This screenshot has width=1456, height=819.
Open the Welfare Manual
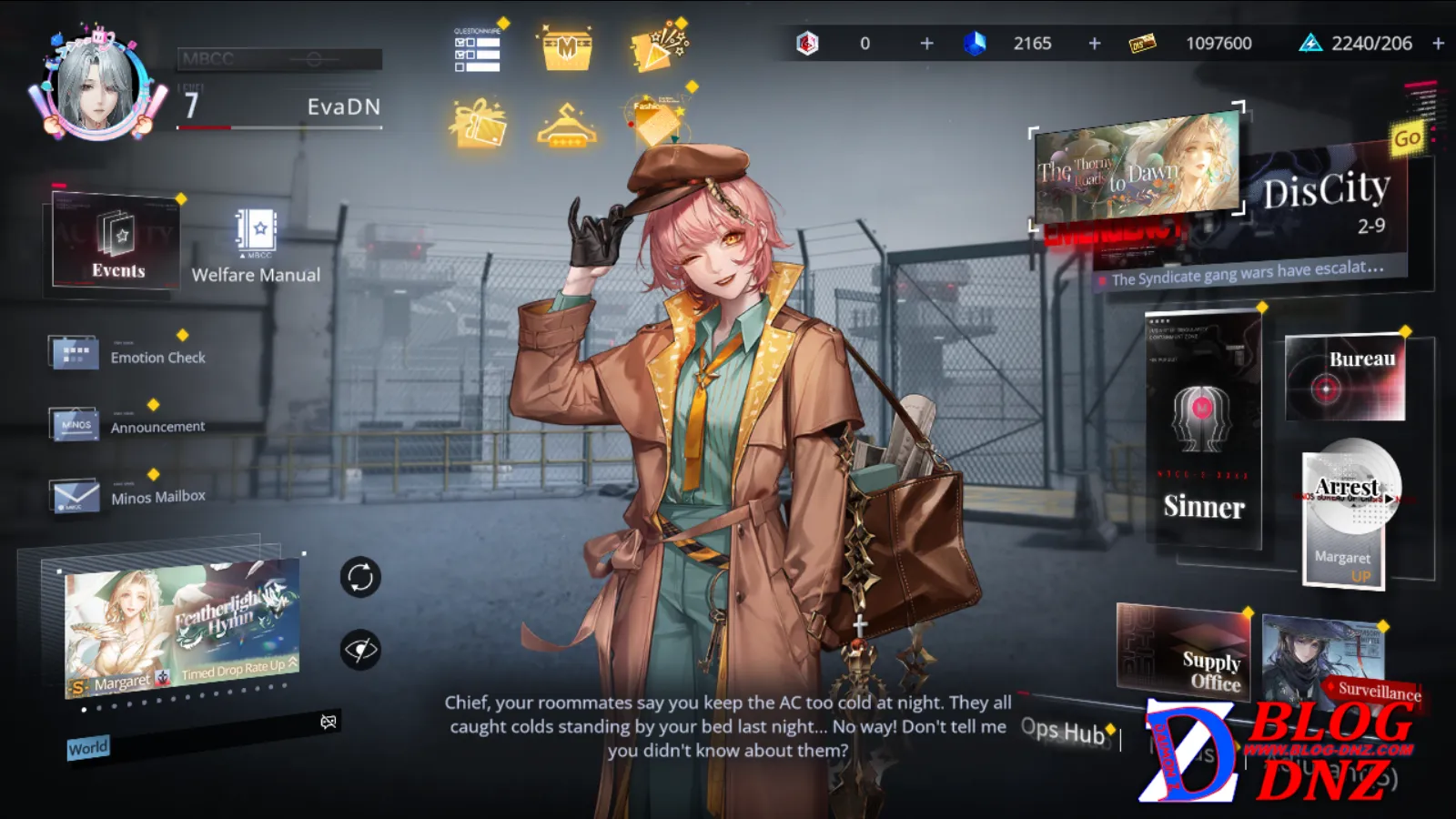coord(256,246)
